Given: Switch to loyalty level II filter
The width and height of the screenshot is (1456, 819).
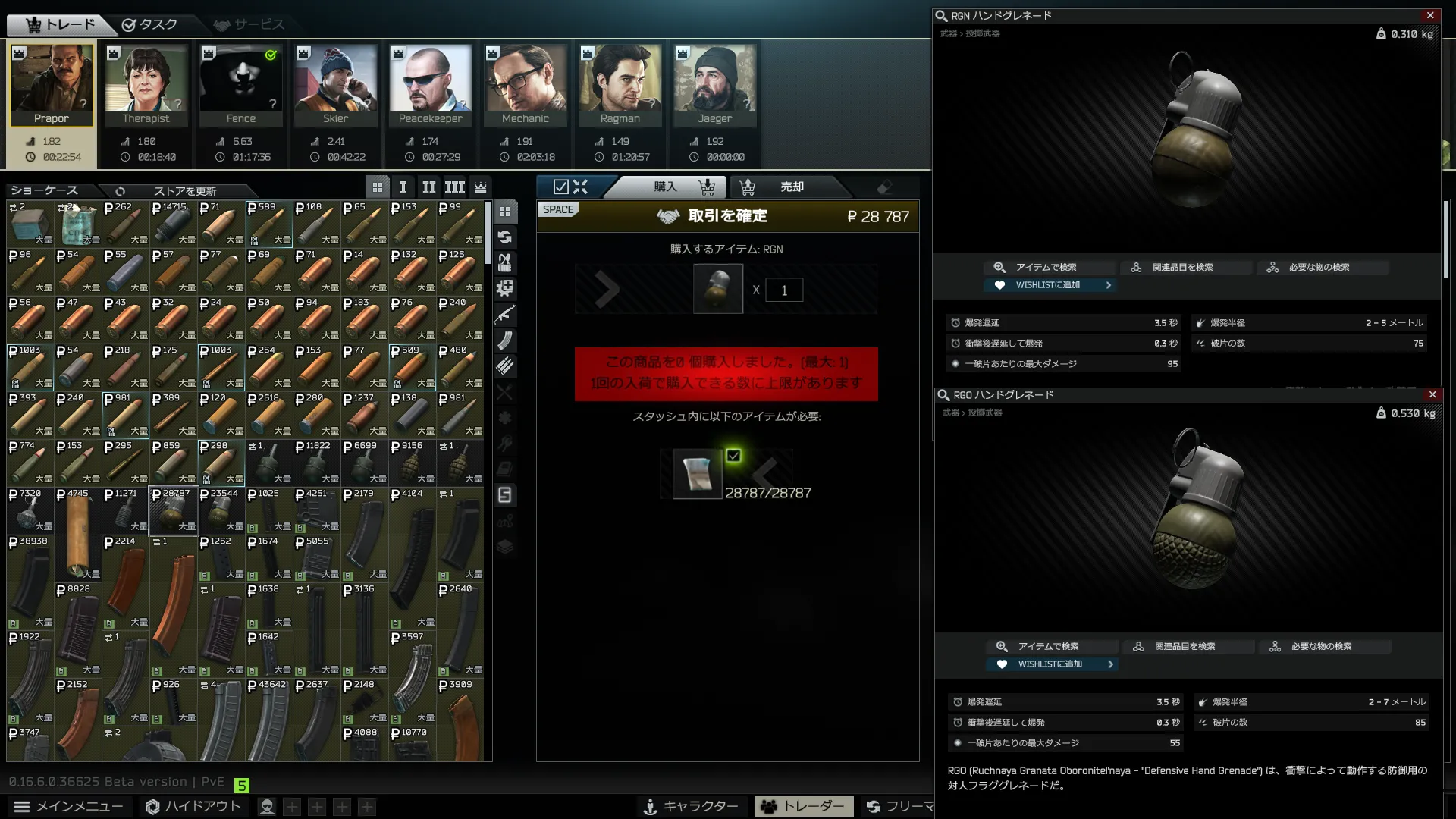Looking at the screenshot, I should (428, 187).
